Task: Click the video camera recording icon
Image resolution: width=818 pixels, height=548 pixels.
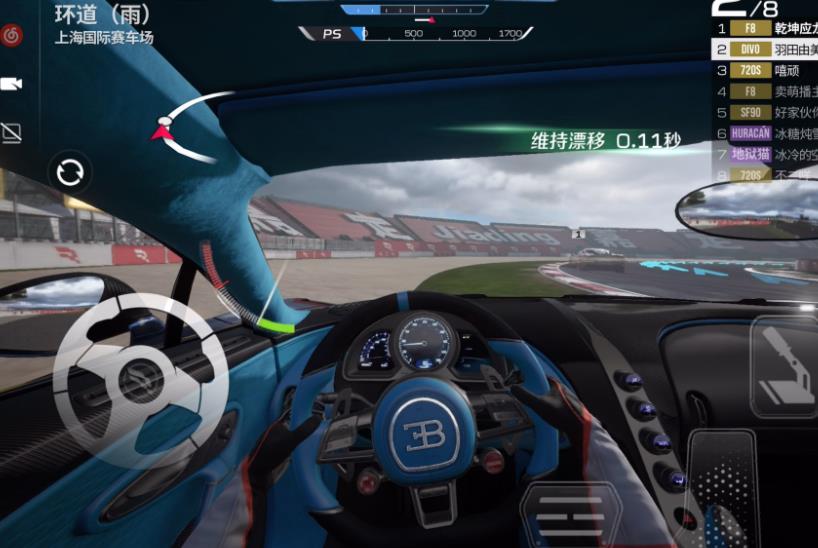Action: coord(13,84)
